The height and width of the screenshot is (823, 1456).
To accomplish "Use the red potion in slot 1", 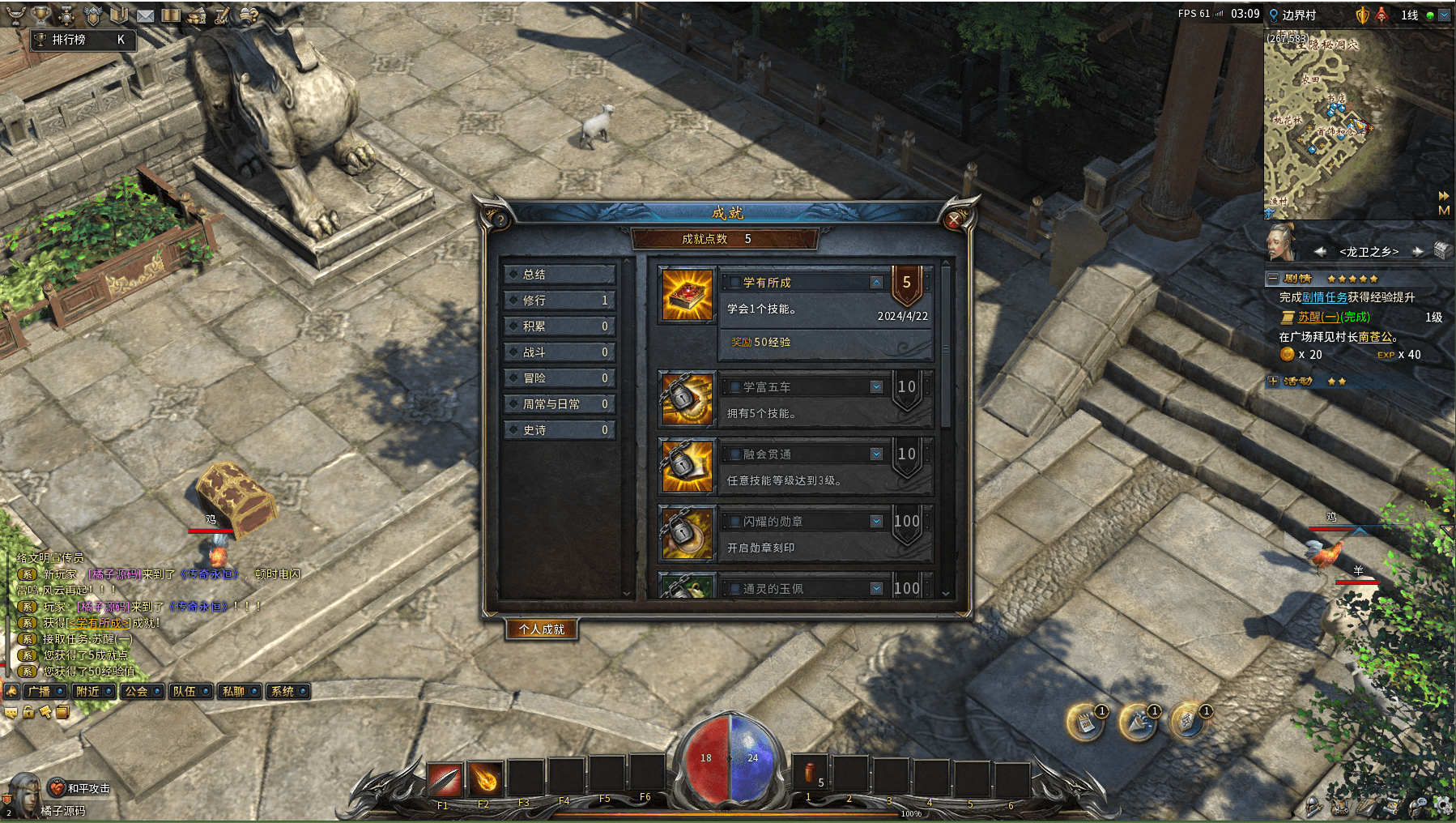I will (x=809, y=774).
